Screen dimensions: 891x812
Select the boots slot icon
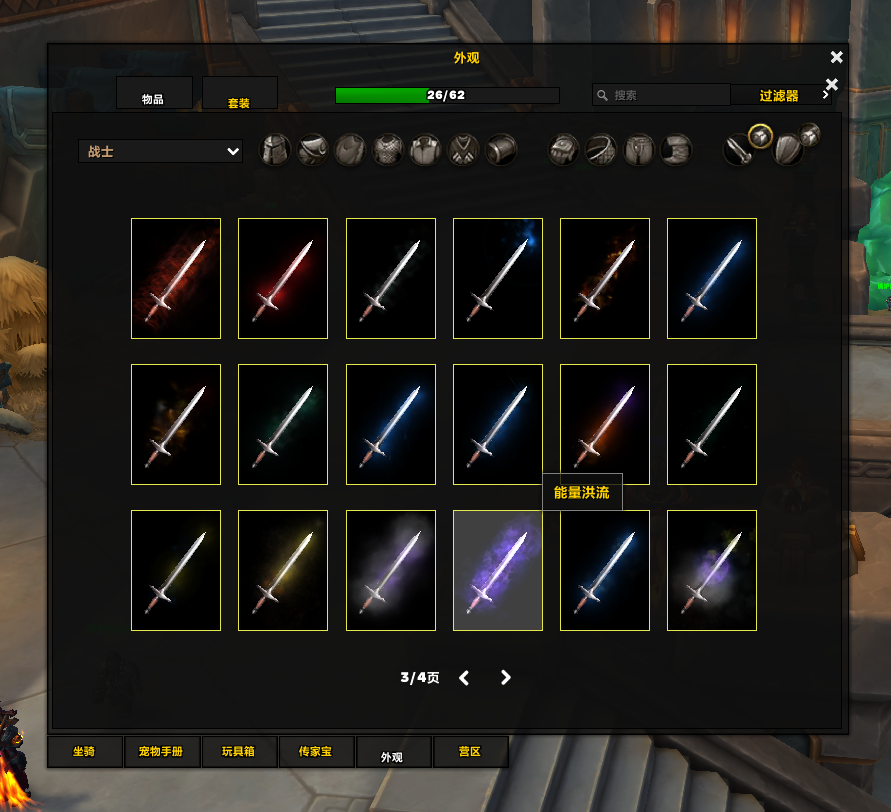(676, 151)
